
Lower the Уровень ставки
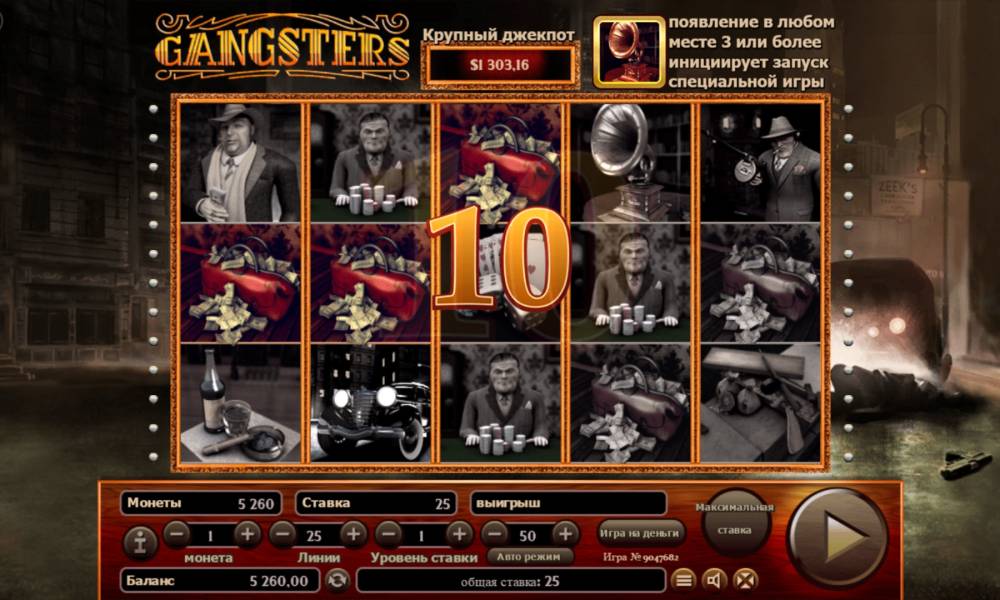[x=389, y=533]
